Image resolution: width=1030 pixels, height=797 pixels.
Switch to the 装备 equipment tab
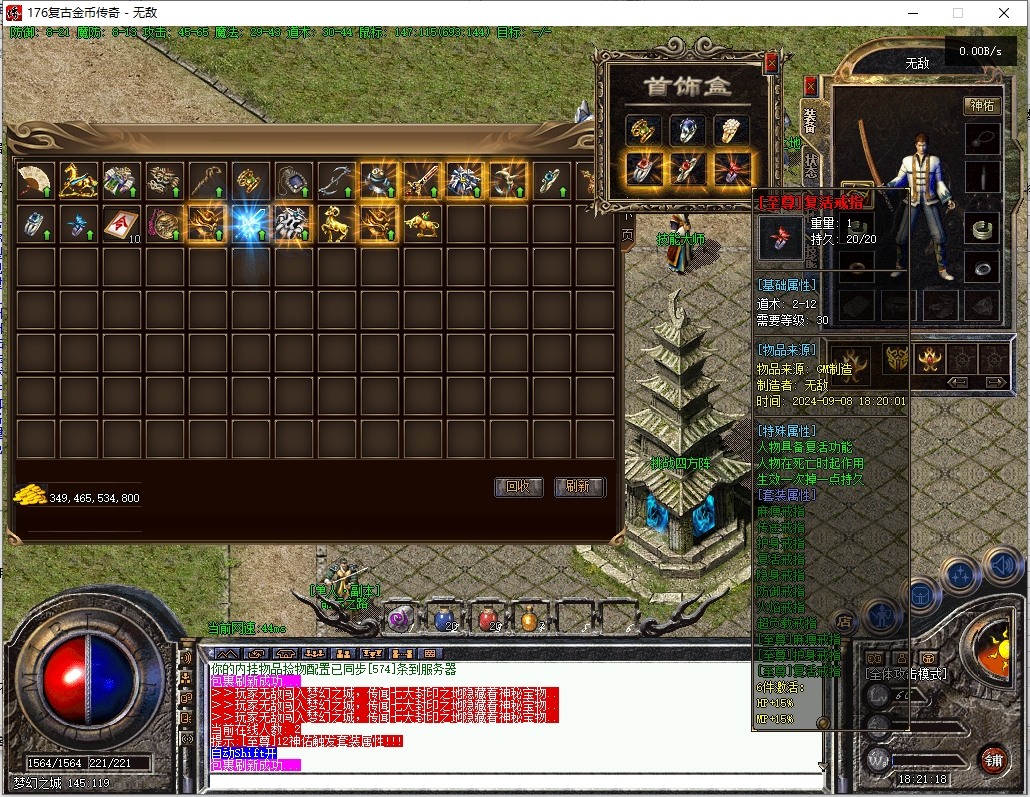click(x=810, y=119)
